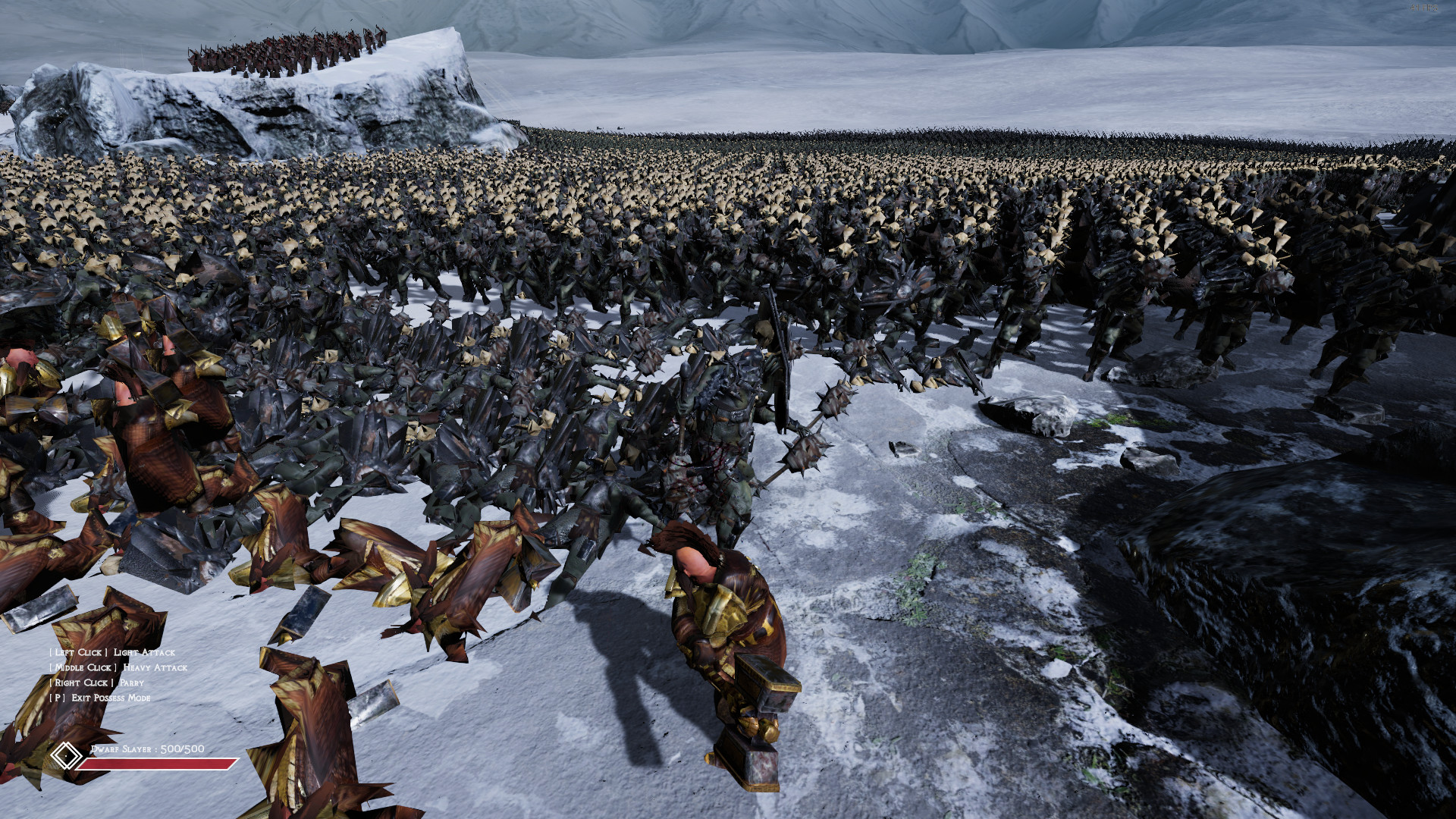Click the 41 FPS counter readout
This screenshot has width=1456, height=819.
1423,8
